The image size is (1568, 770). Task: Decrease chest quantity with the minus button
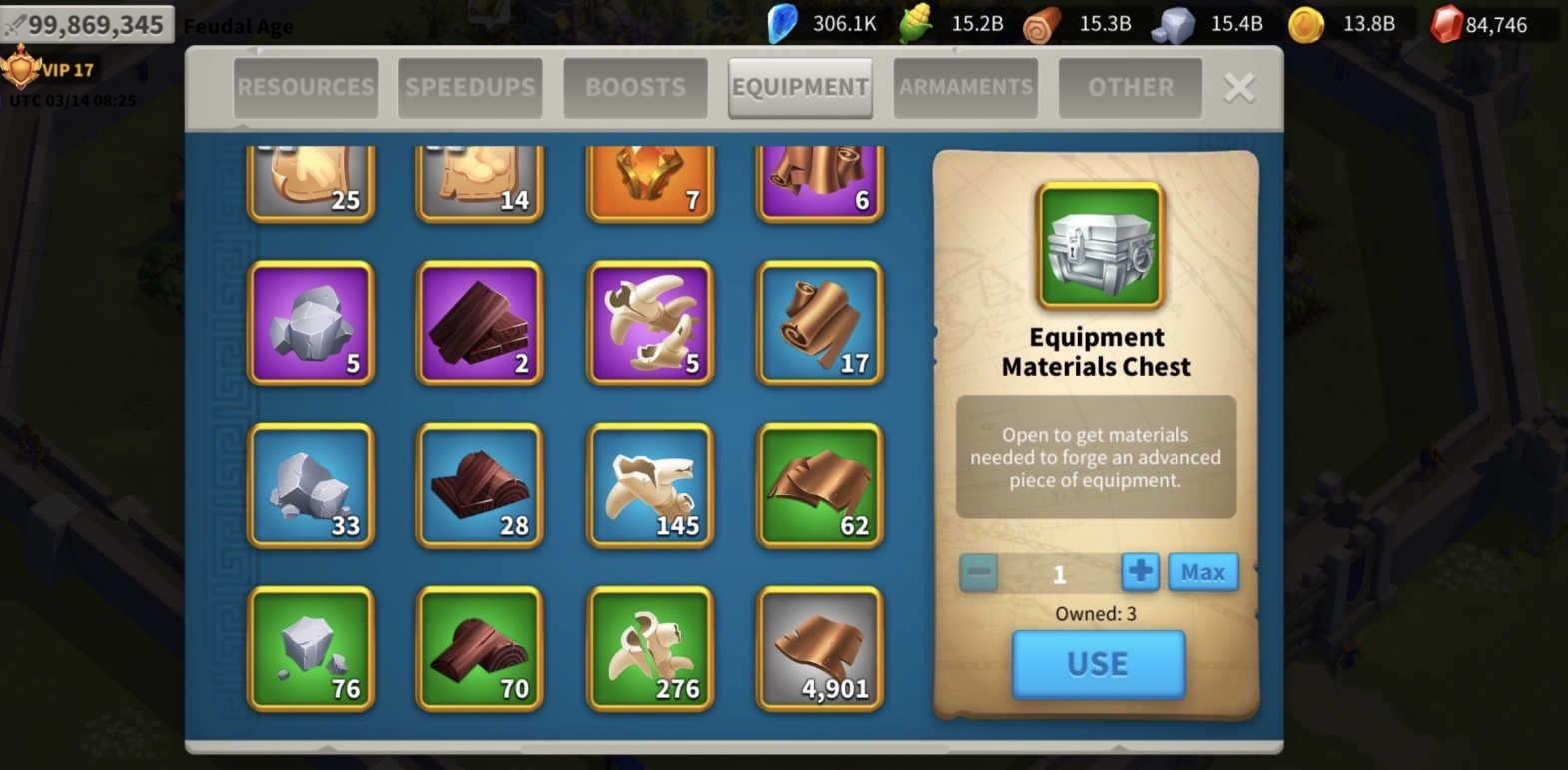click(979, 573)
